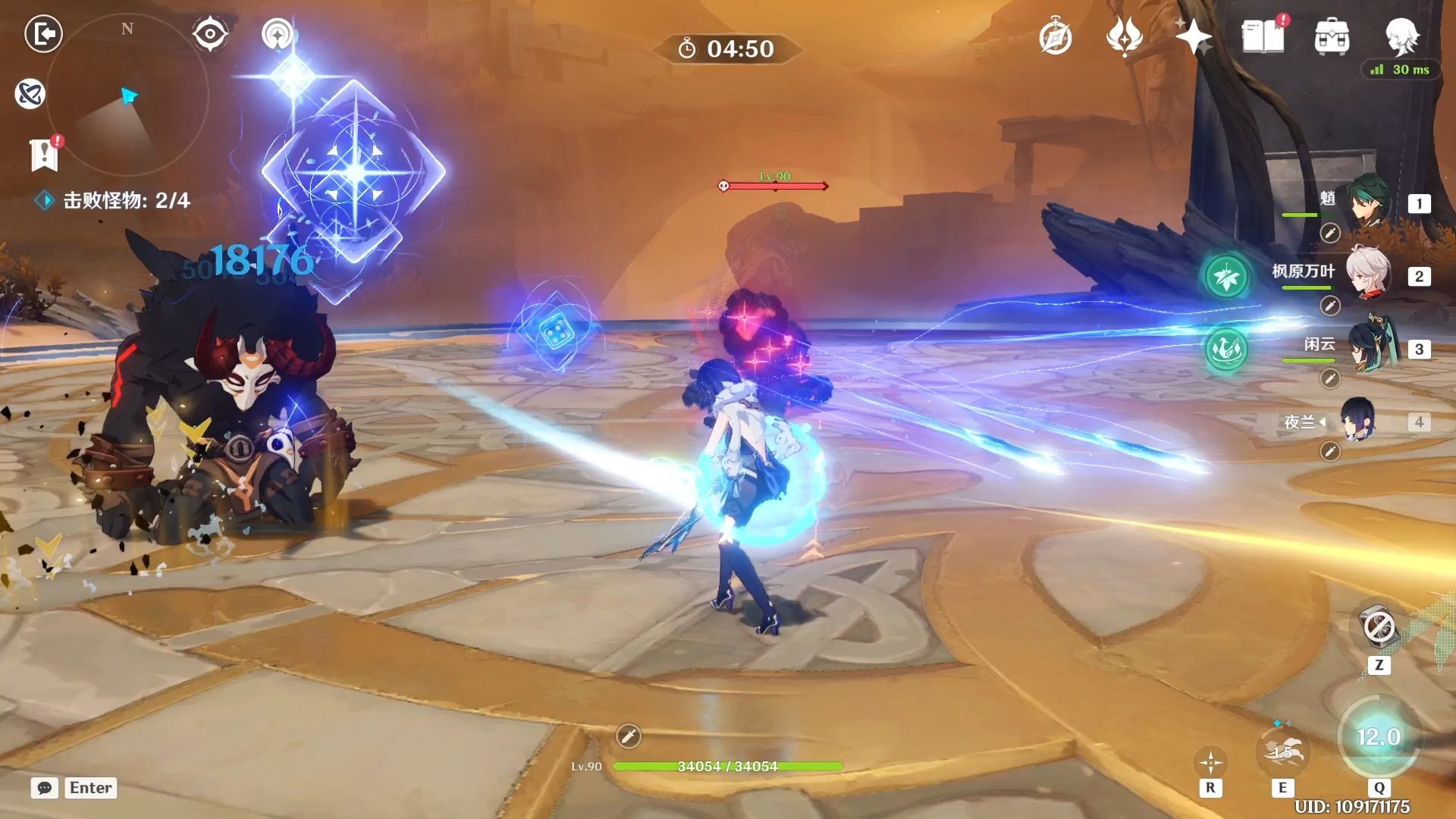This screenshot has width=1456, height=819.
Task: Click the co-op mode icon below exit
Action: click(x=30, y=94)
